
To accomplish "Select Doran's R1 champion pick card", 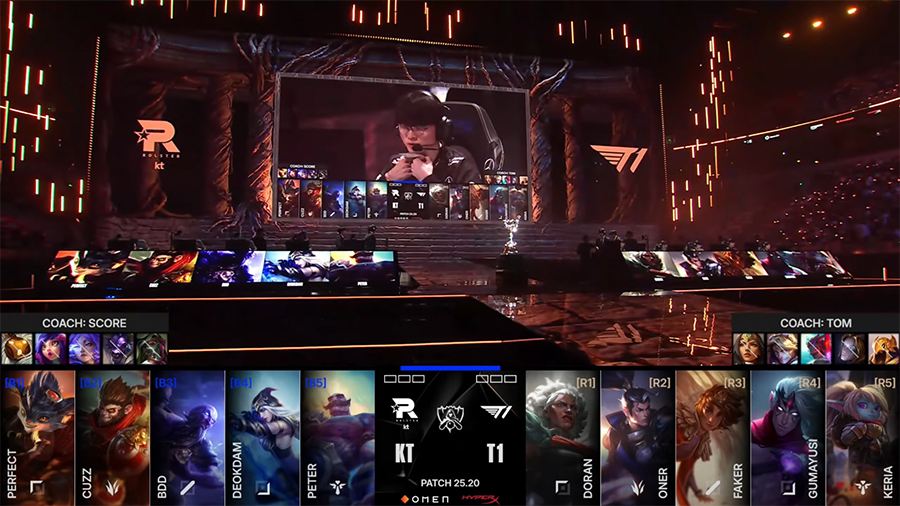I will [562, 437].
